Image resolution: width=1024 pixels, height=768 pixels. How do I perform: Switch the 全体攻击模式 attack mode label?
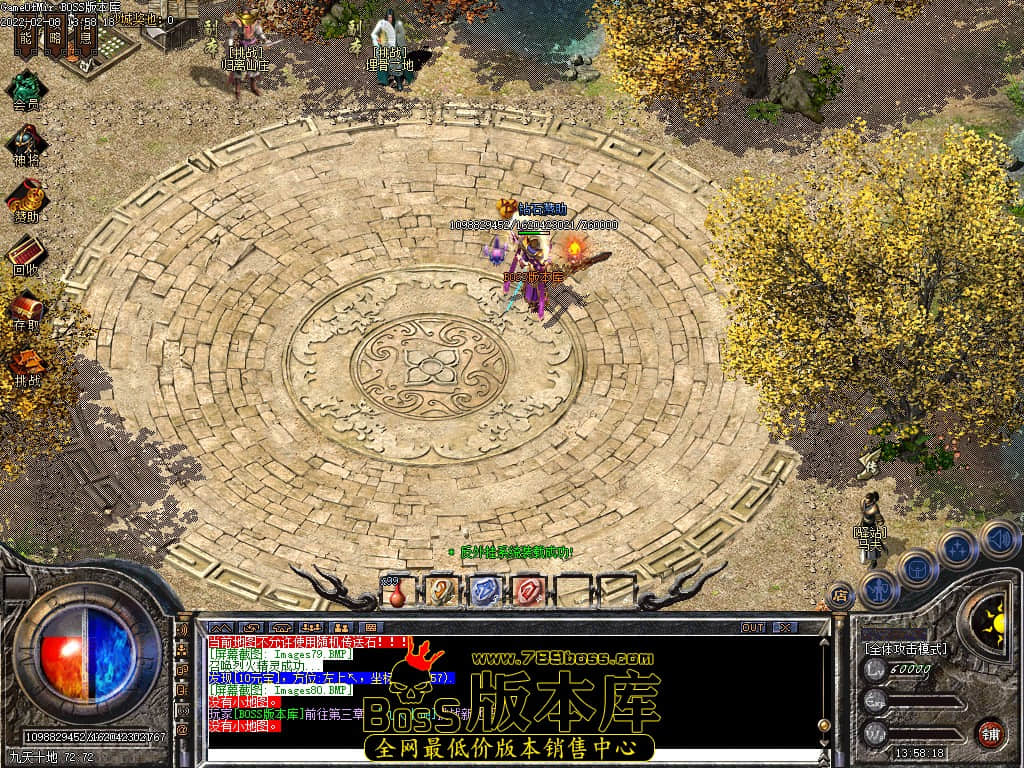point(905,648)
